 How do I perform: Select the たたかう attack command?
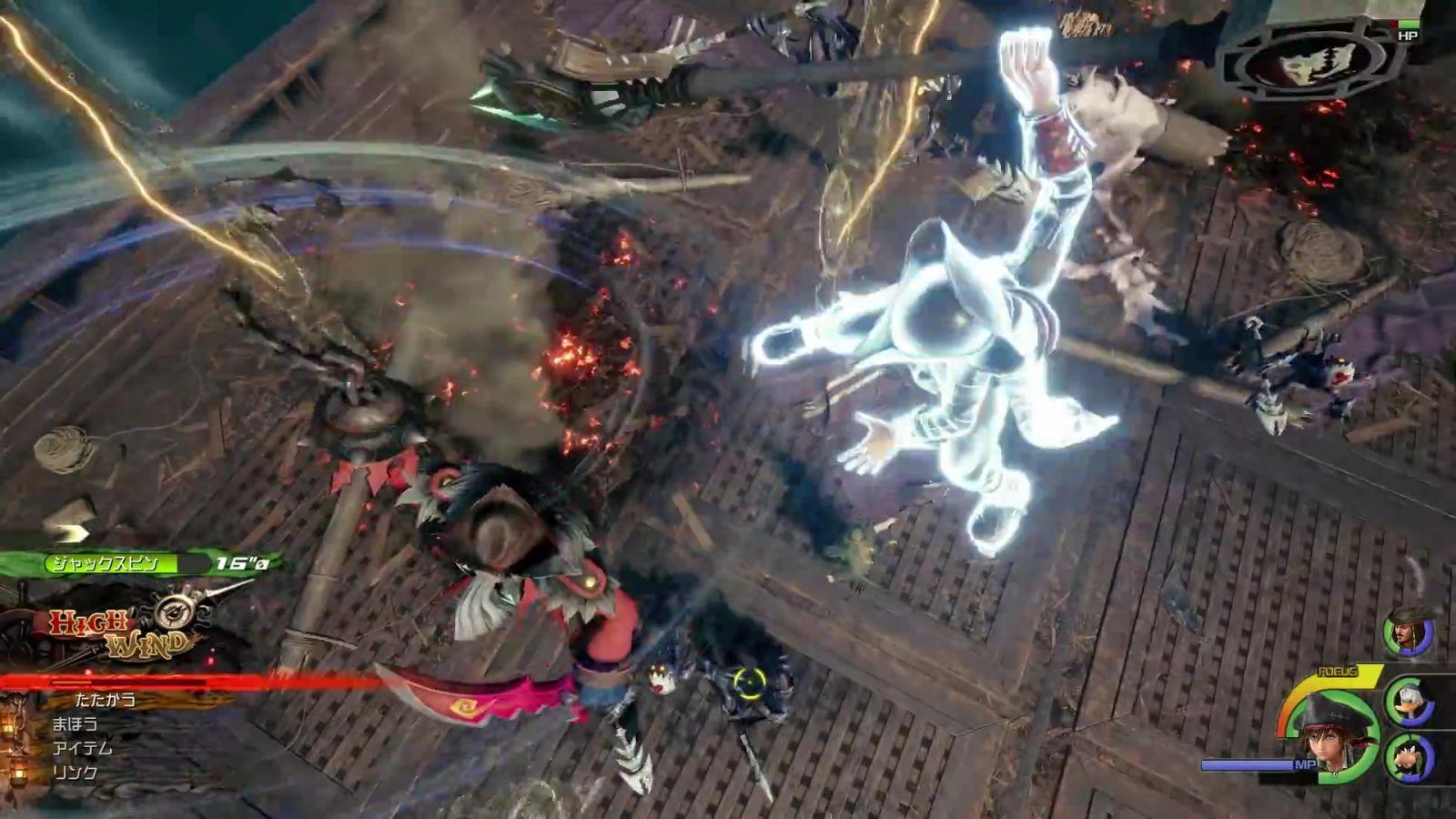(x=106, y=700)
